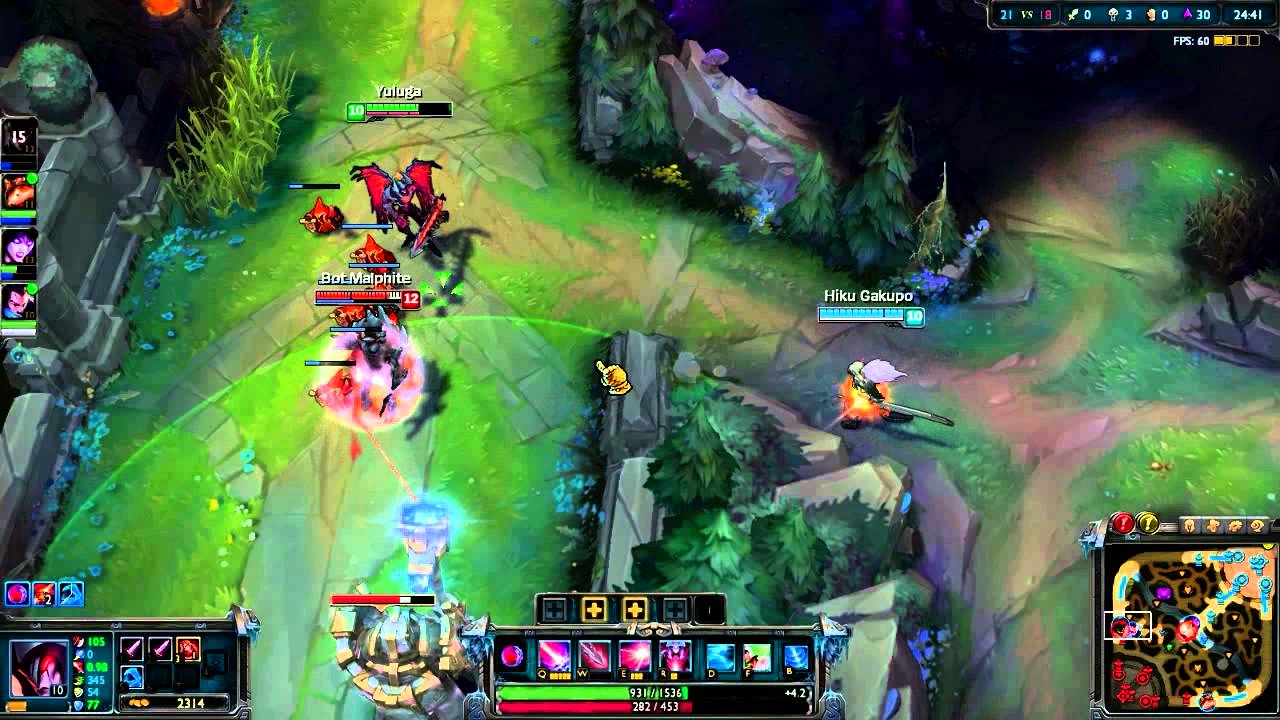Viewport: 1280px width, 720px height.
Task: Click the passive ability orb icon
Action: [x=512, y=657]
